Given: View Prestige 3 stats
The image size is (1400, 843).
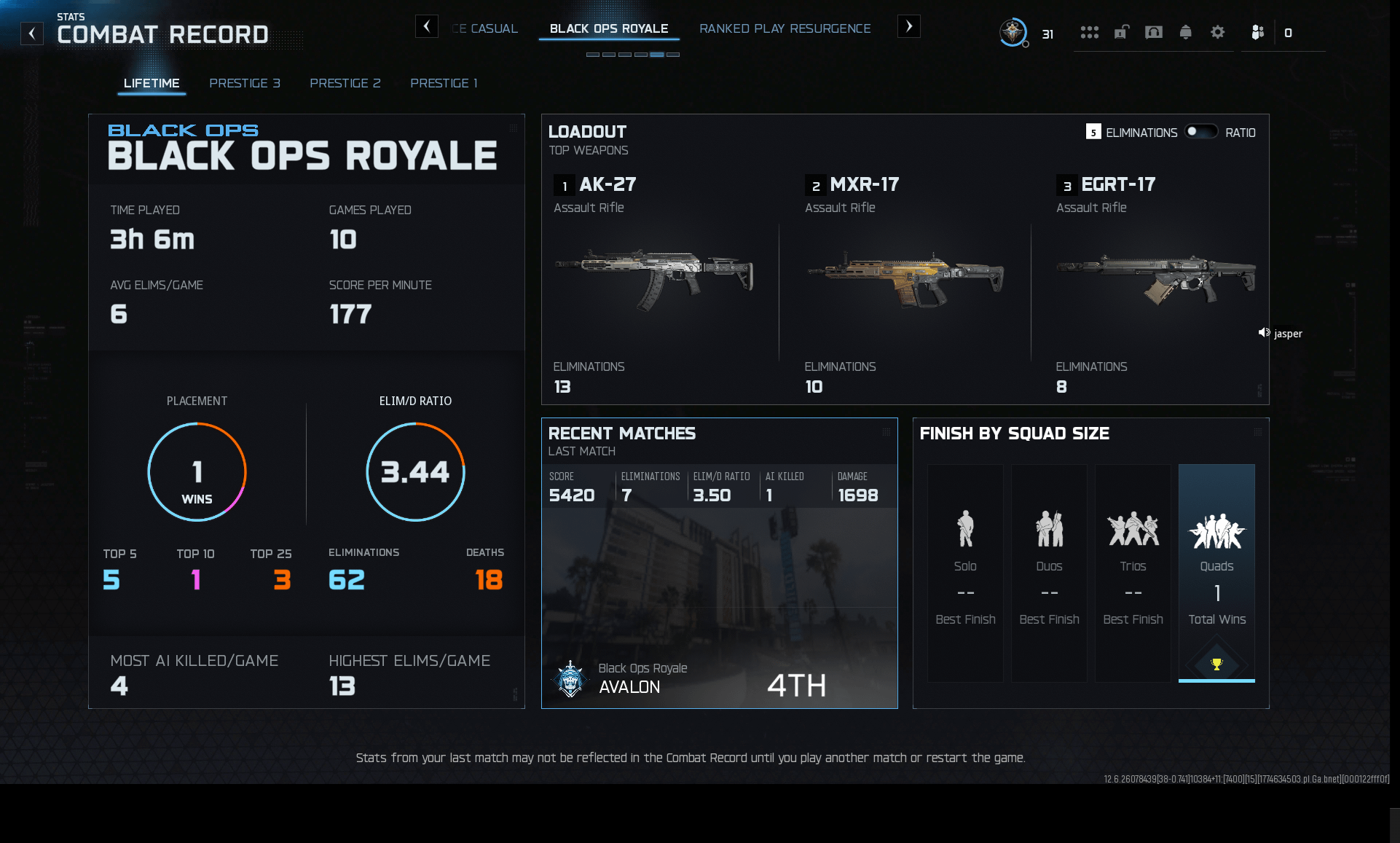Looking at the screenshot, I should coord(245,83).
